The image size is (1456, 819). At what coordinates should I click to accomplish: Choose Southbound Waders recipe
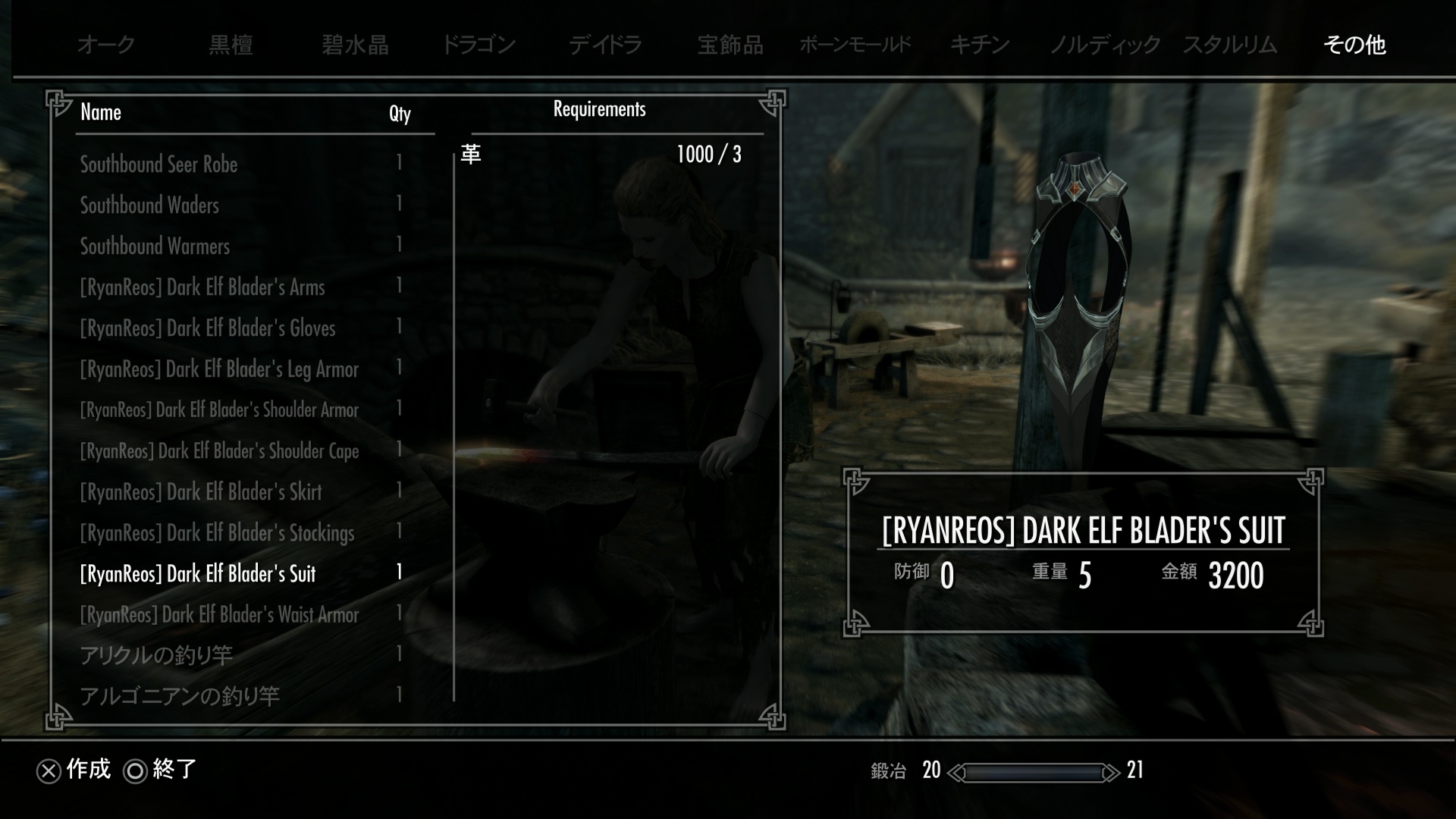pos(149,206)
